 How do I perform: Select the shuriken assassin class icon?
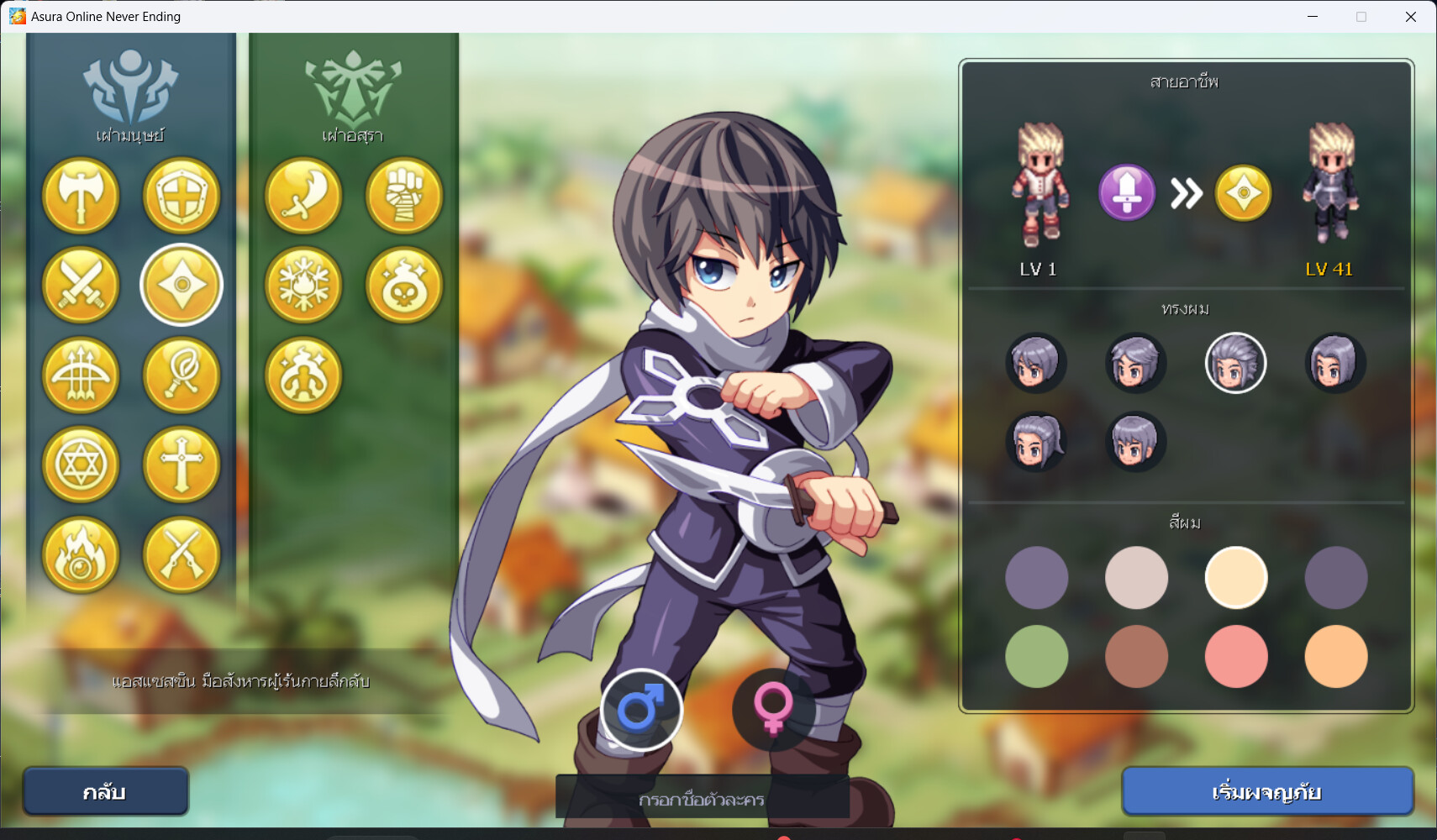pyautogui.click(x=182, y=286)
